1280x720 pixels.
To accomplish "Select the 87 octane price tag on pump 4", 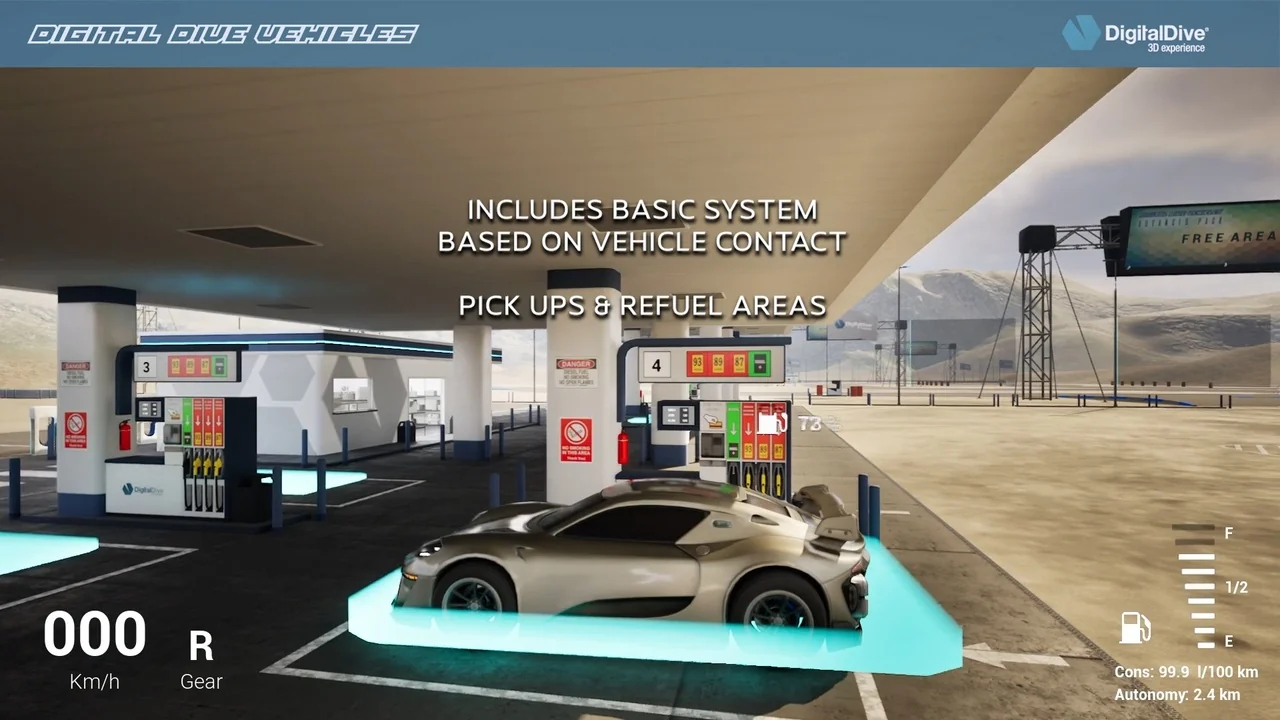I will 740,363.
